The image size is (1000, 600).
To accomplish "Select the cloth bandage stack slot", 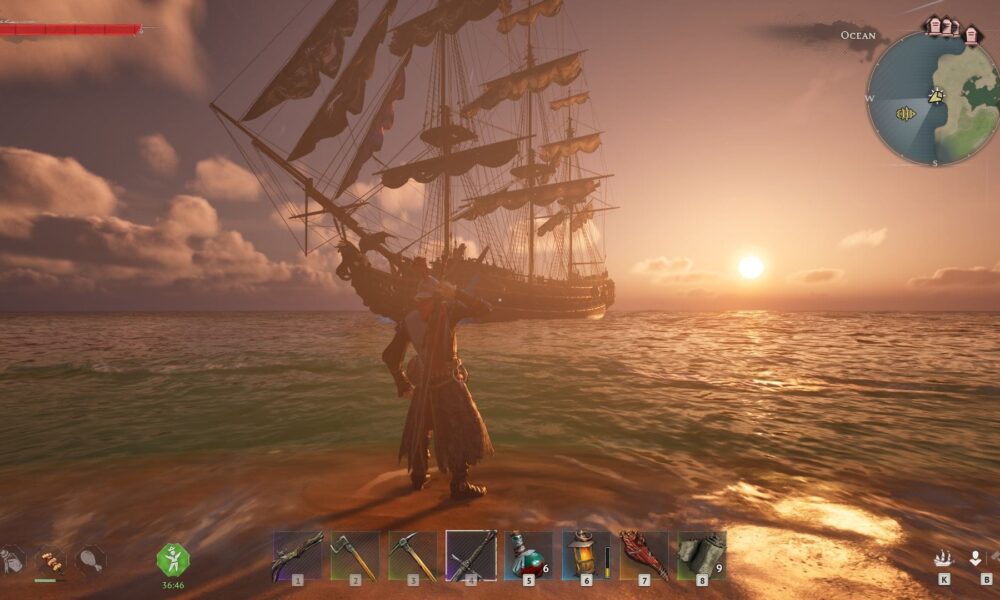I will pyautogui.click(x=701, y=555).
